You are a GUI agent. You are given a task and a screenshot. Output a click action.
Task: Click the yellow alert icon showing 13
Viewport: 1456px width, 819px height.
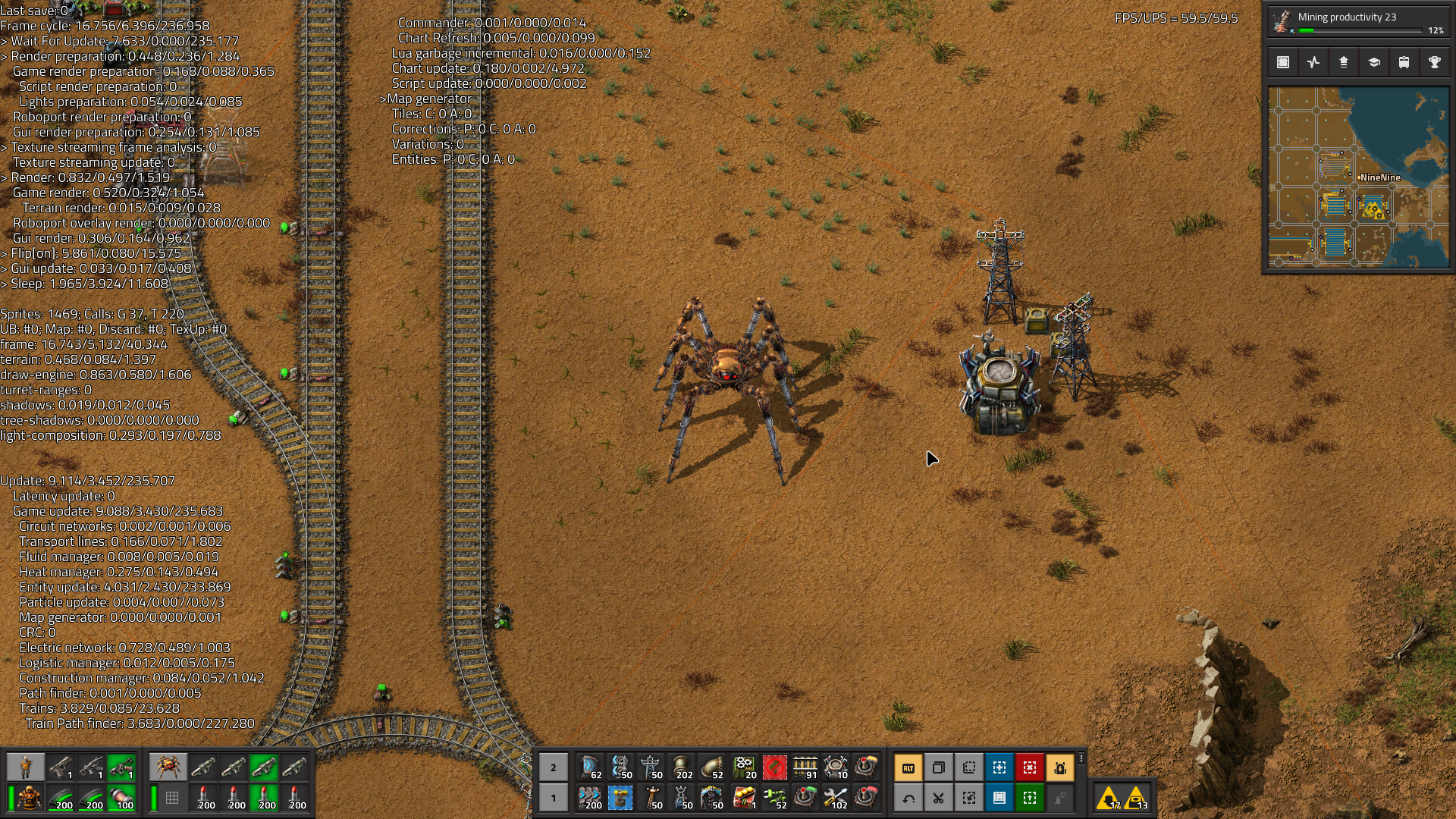(1137, 798)
